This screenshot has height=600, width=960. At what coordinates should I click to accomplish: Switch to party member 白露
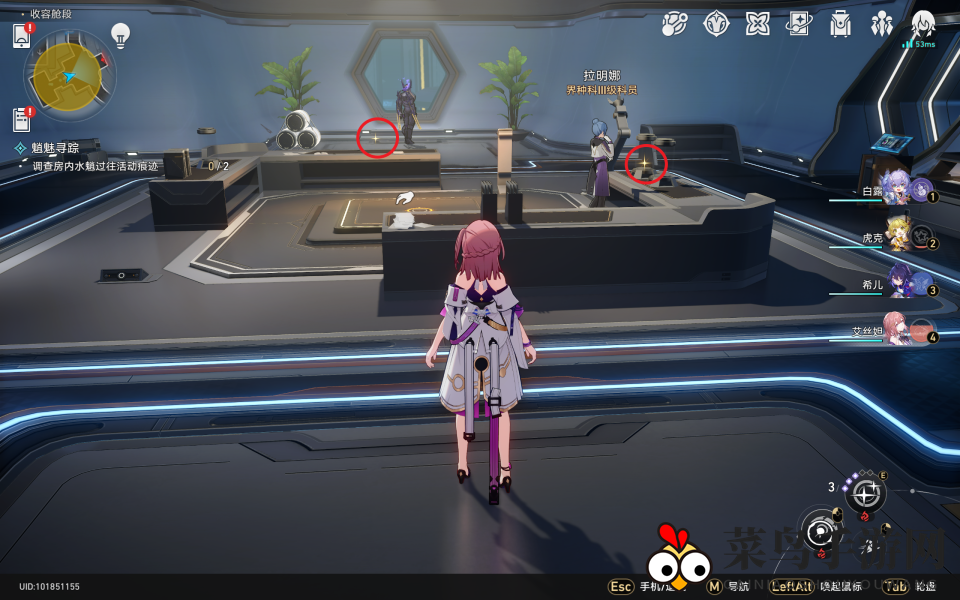click(x=907, y=188)
